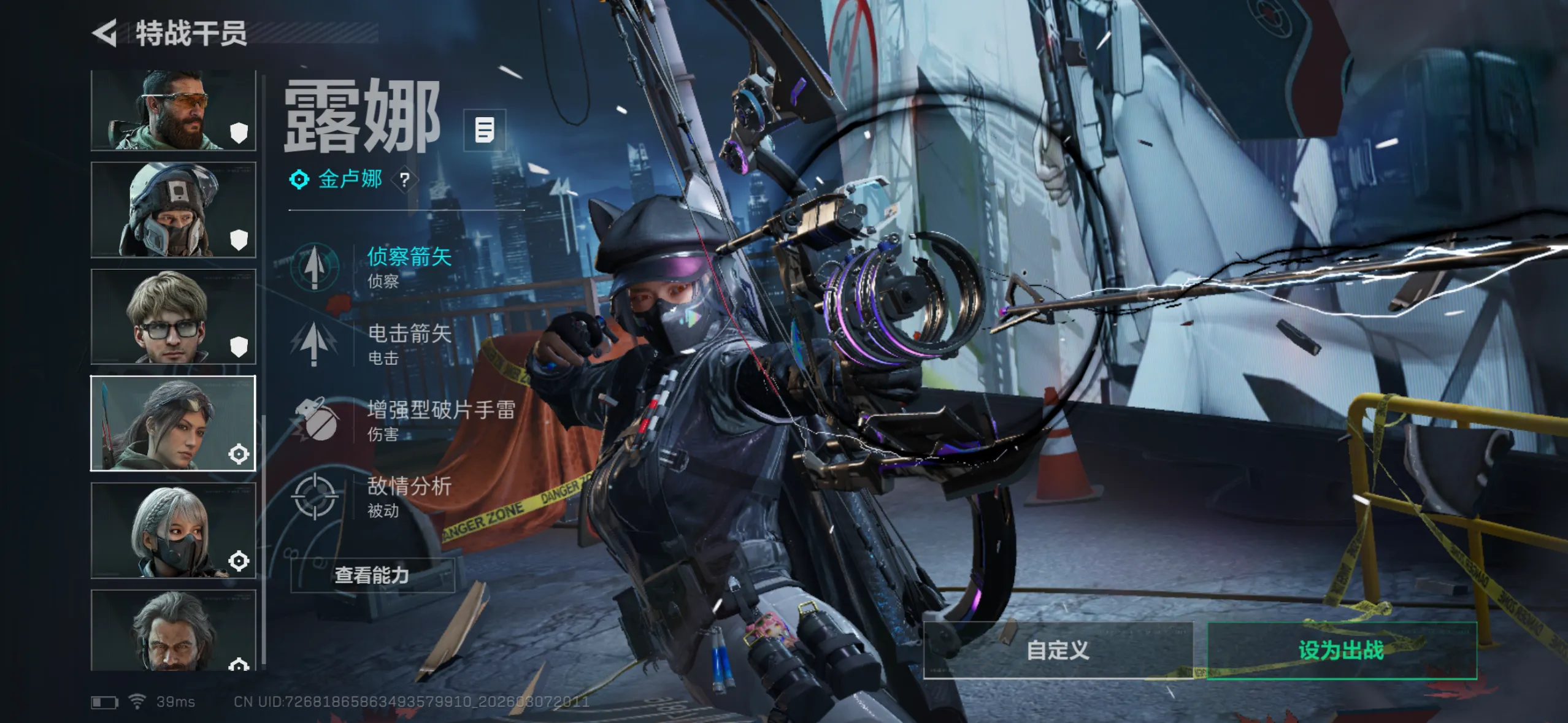Confirm with the 设为出战 button
The image size is (1568, 723).
pyautogui.click(x=1341, y=651)
